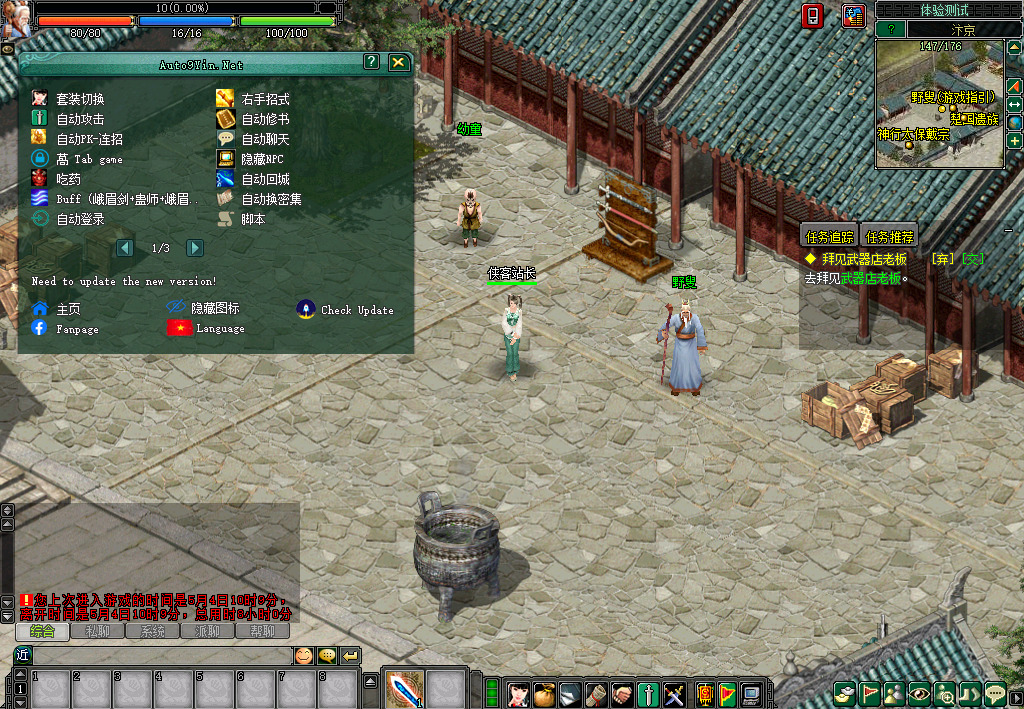The width and height of the screenshot is (1024, 709).
Task: Go to the next page of the auto panel
Action: tap(195, 248)
